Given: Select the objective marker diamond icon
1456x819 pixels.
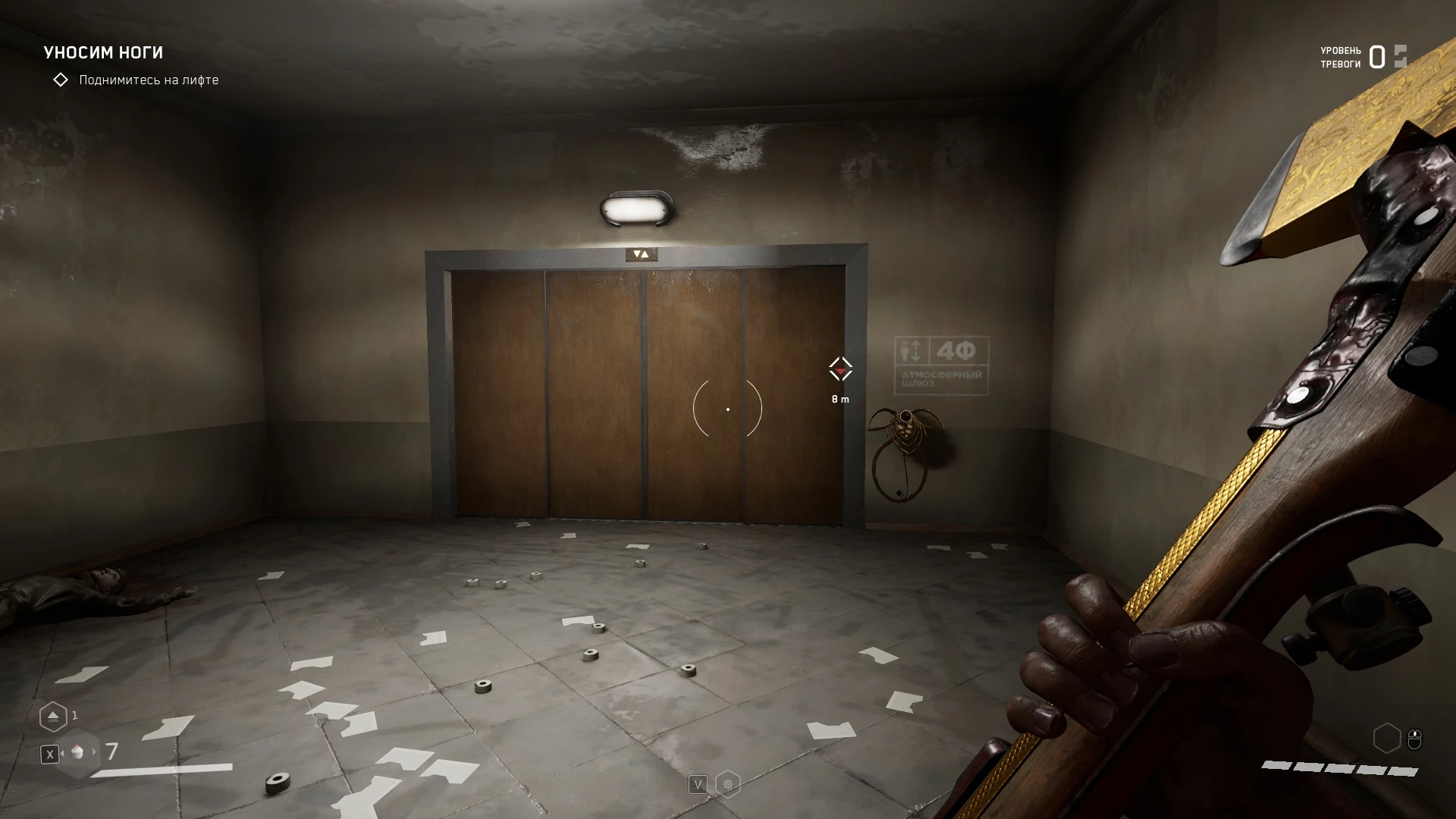Looking at the screenshot, I should pos(60,79).
